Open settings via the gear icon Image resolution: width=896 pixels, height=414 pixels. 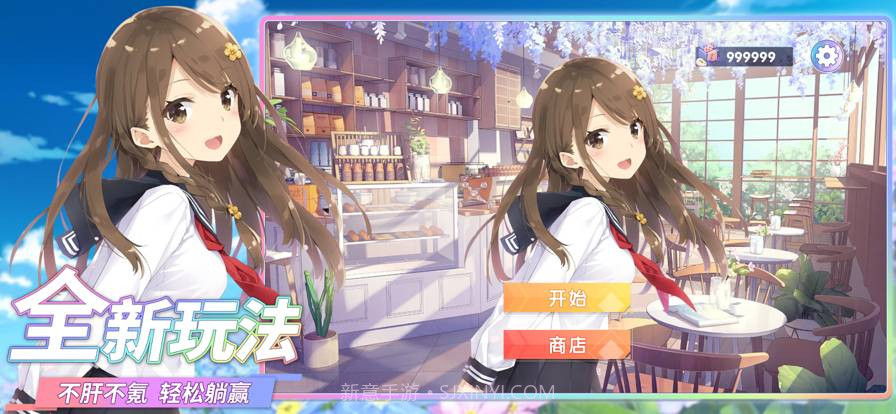826,55
